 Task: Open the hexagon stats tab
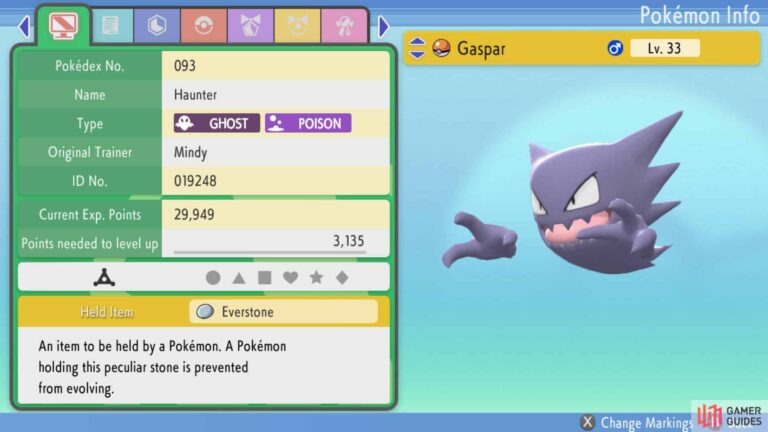tap(157, 27)
